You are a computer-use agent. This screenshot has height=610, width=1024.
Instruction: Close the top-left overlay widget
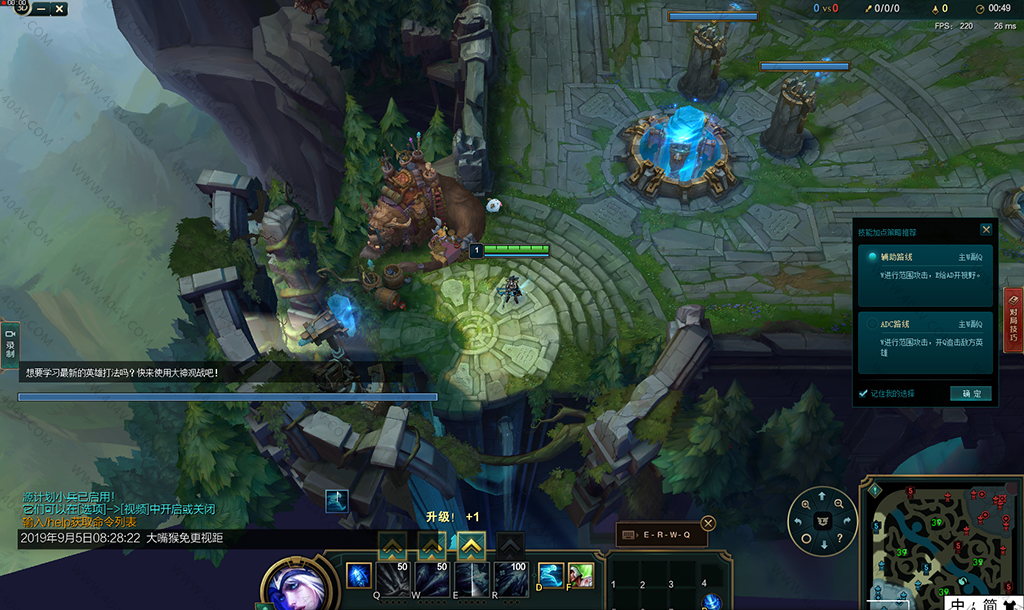59,9
